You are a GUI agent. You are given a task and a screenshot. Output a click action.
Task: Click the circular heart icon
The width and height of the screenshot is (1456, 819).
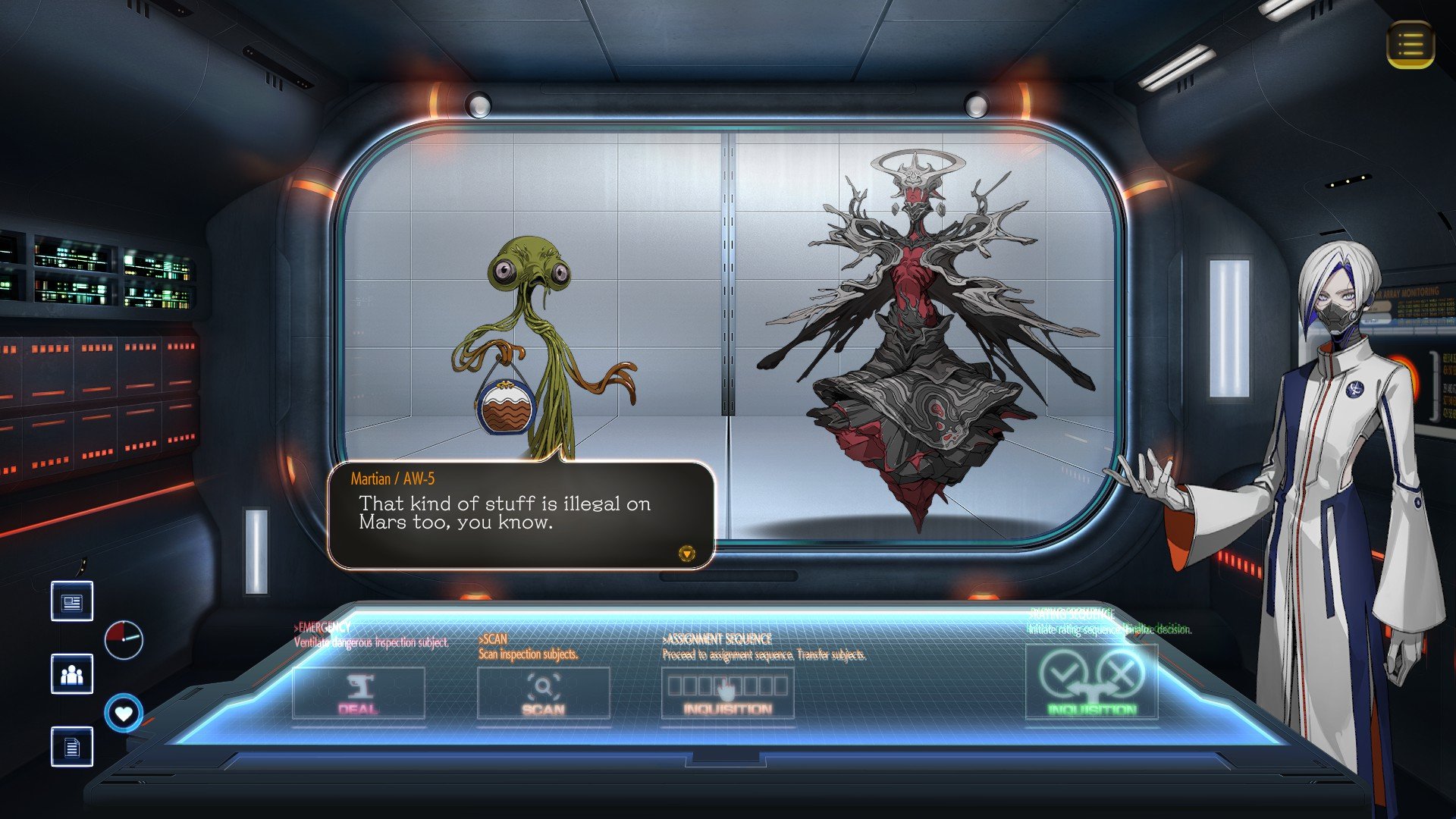pyautogui.click(x=124, y=713)
